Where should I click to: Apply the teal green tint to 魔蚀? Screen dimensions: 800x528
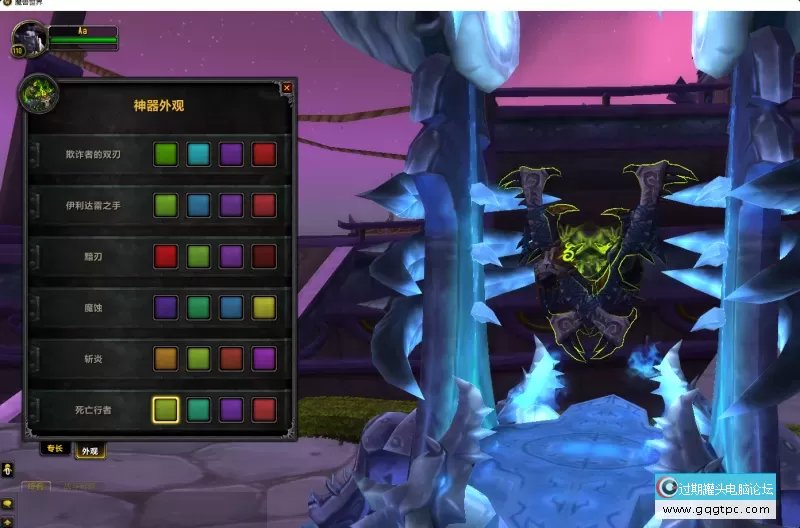click(198, 307)
